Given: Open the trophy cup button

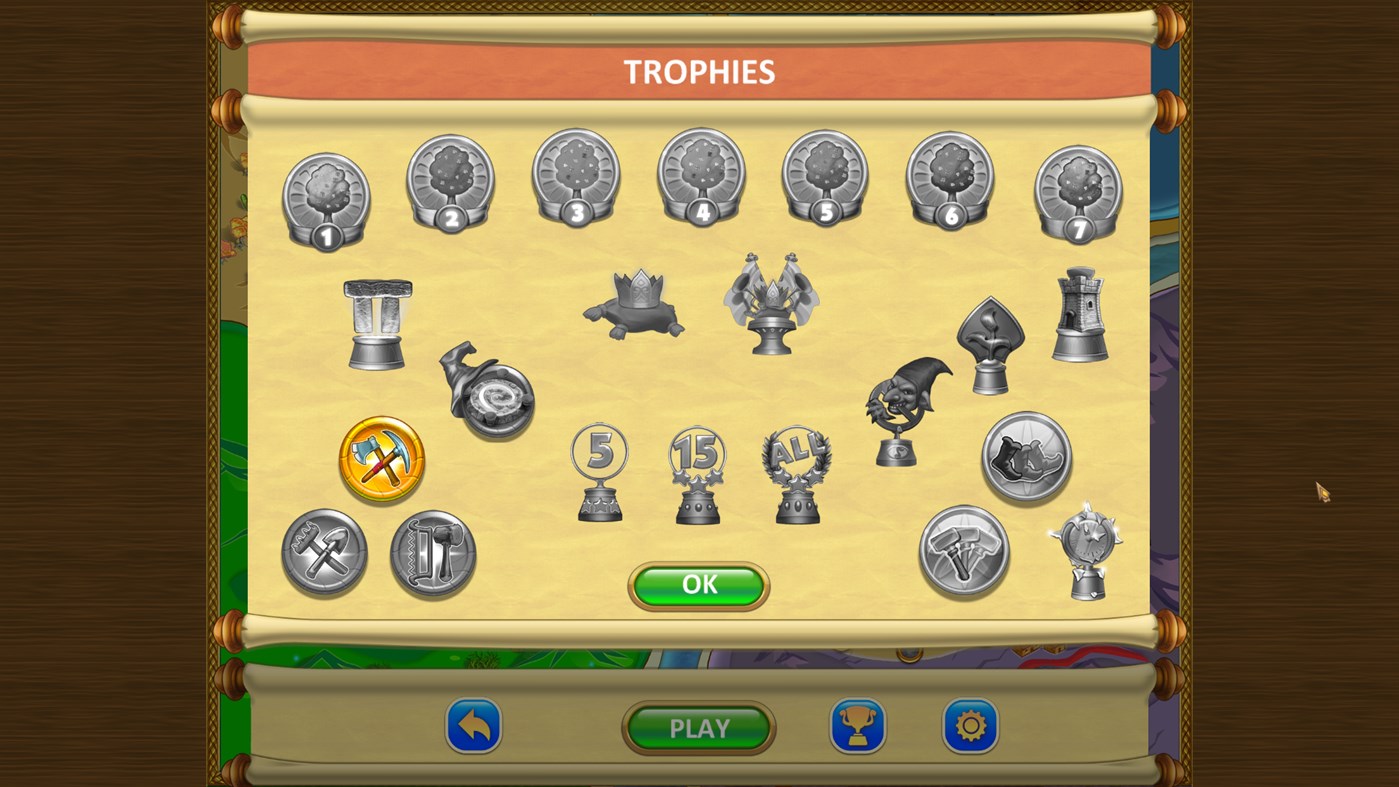Looking at the screenshot, I should (858, 728).
